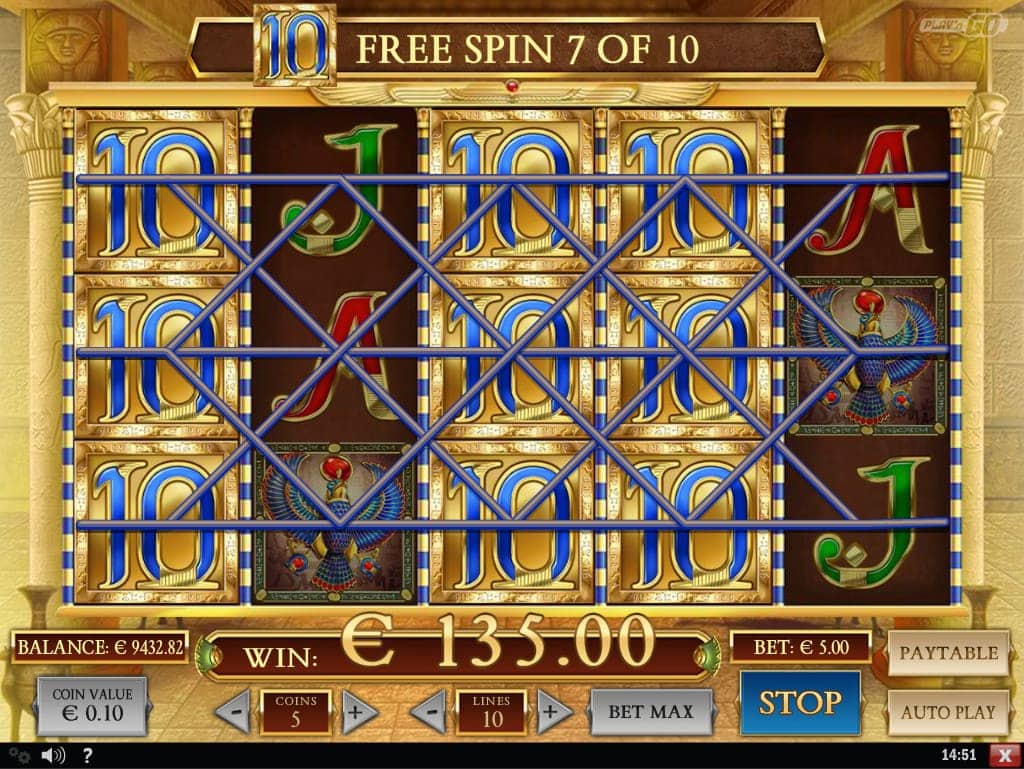Stop the spinning reels

click(799, 703)
